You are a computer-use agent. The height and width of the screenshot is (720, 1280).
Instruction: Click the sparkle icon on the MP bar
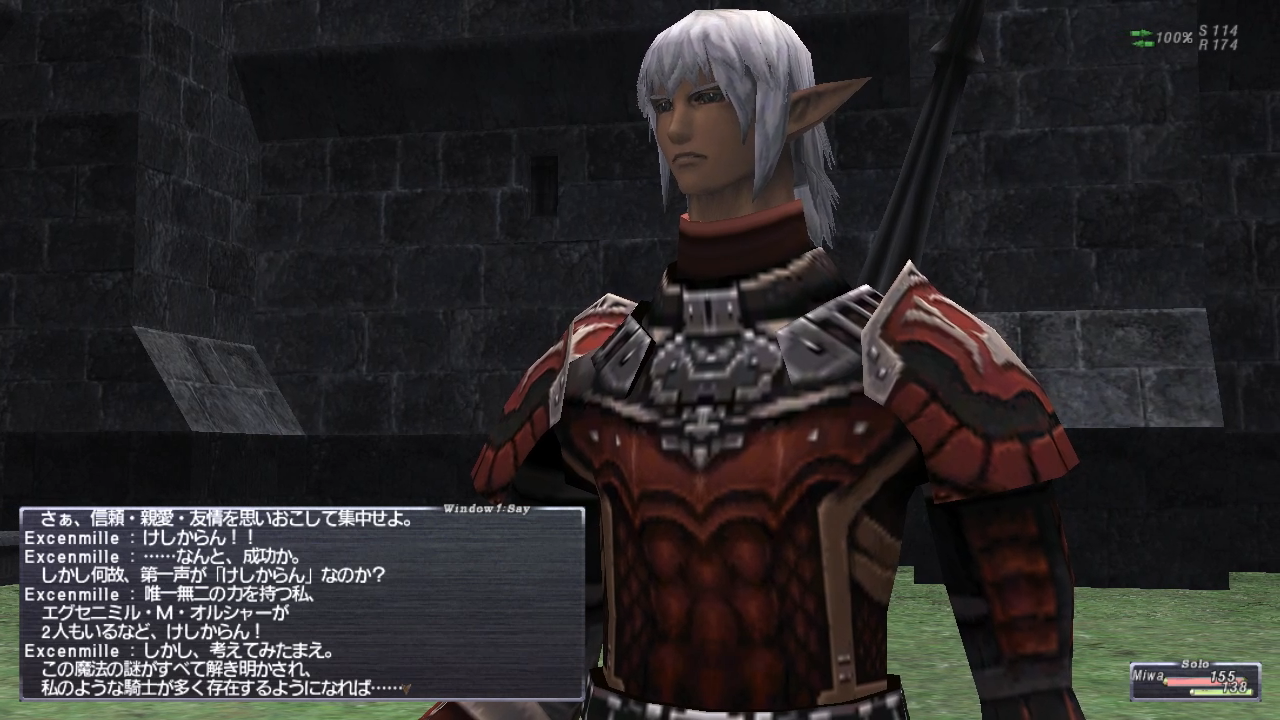tap(1193, 692)
